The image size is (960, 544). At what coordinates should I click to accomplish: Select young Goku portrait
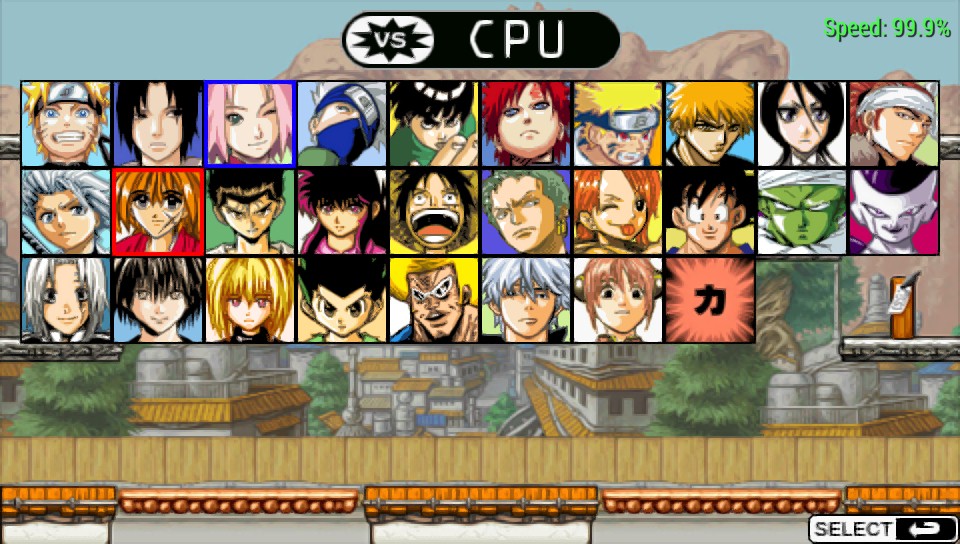pyautogui.click(x=710, y=212)
